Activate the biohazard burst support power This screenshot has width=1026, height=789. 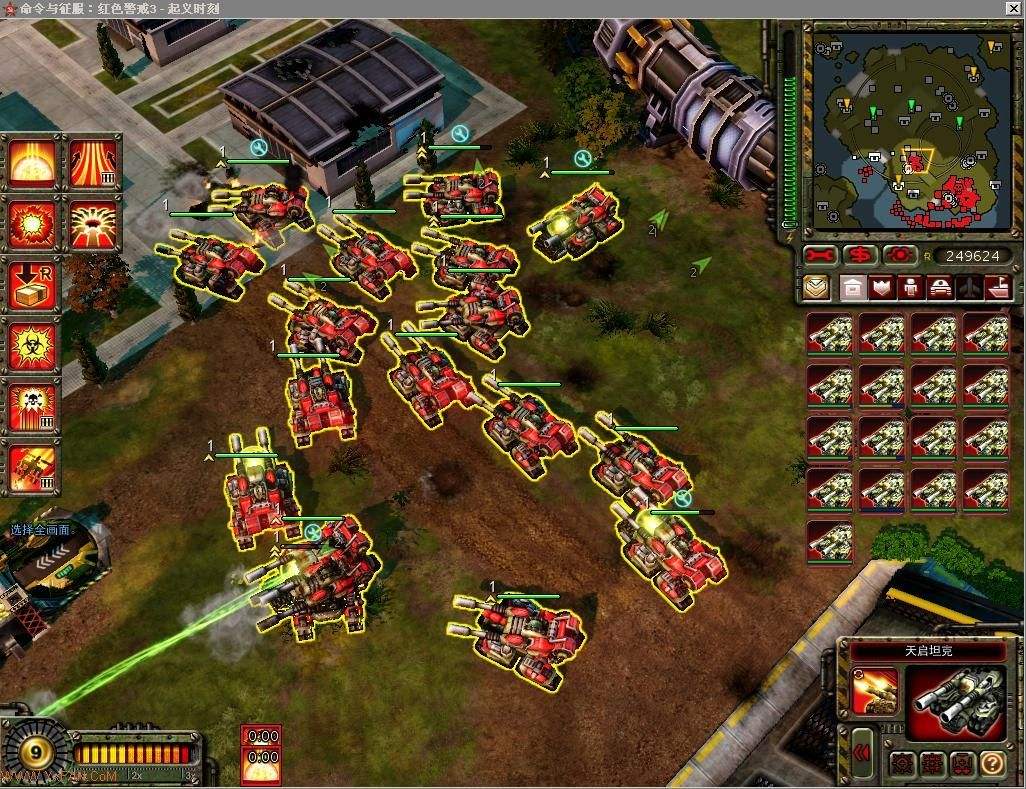click(x=32, y=346)
